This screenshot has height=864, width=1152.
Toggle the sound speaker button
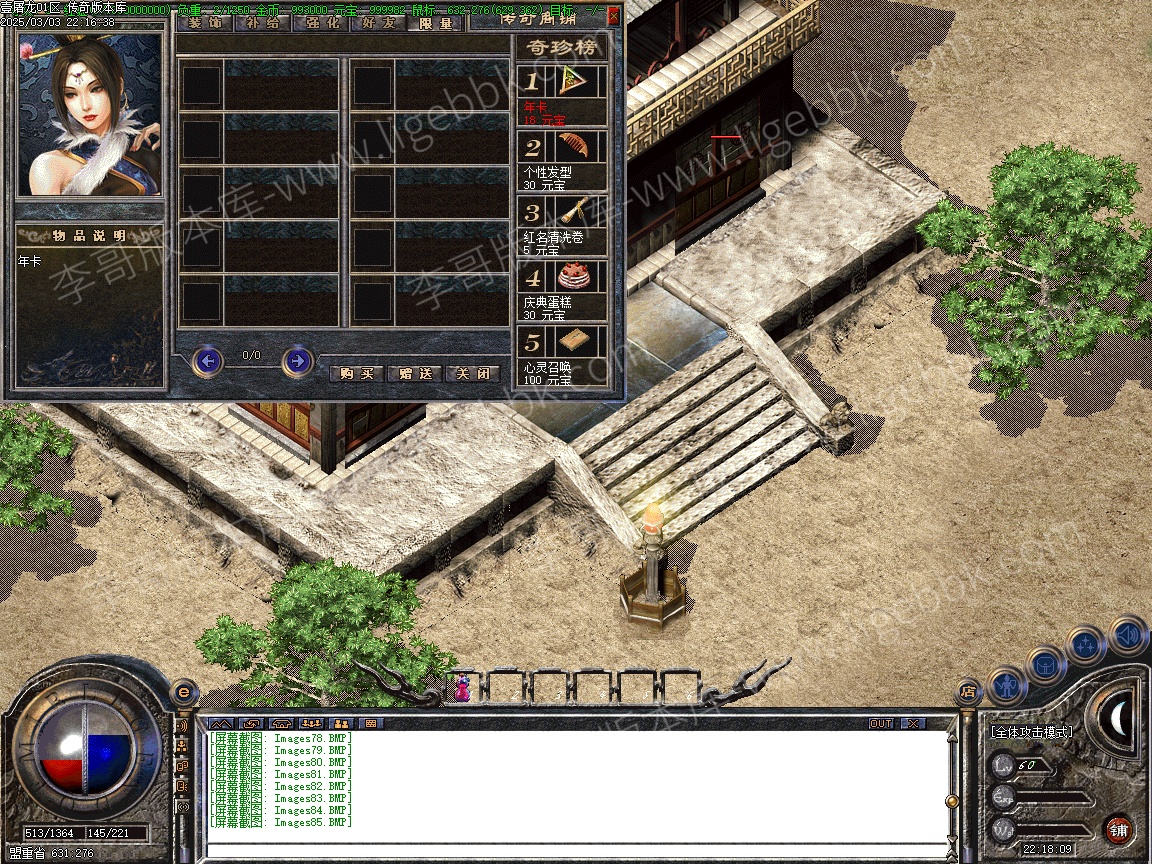click(x=1127, y=635)
